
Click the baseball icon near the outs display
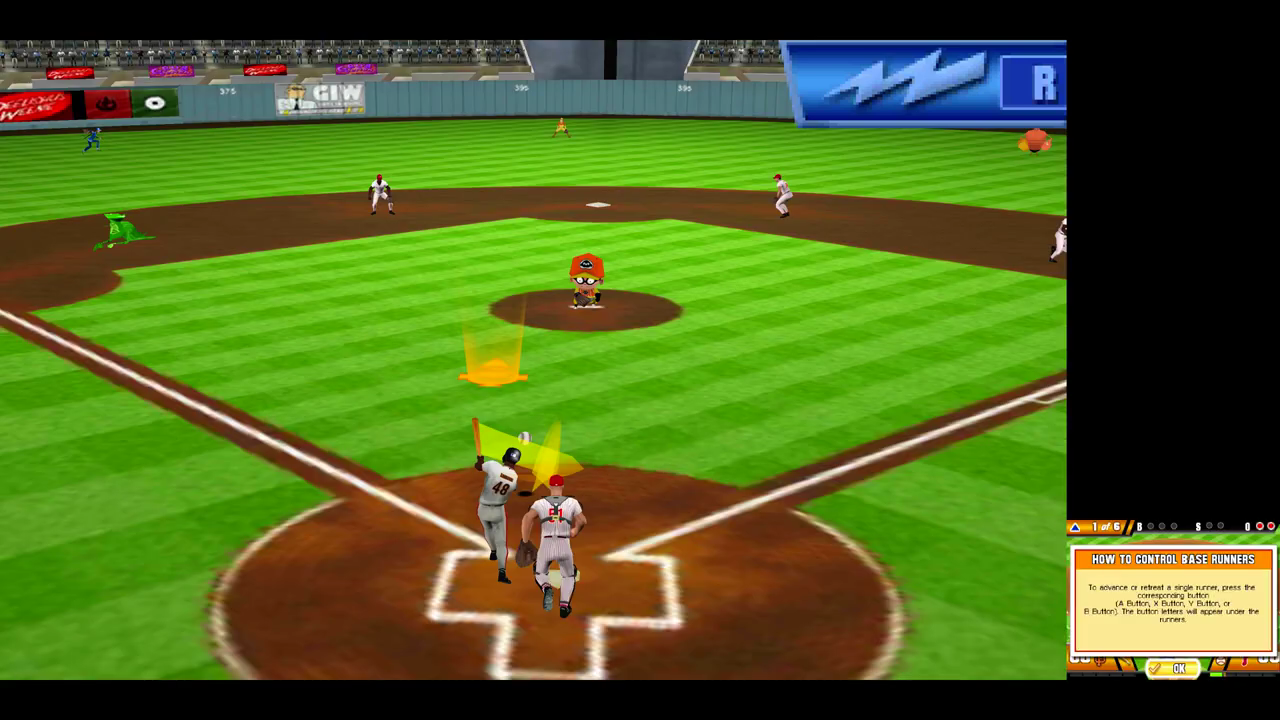1220,660
